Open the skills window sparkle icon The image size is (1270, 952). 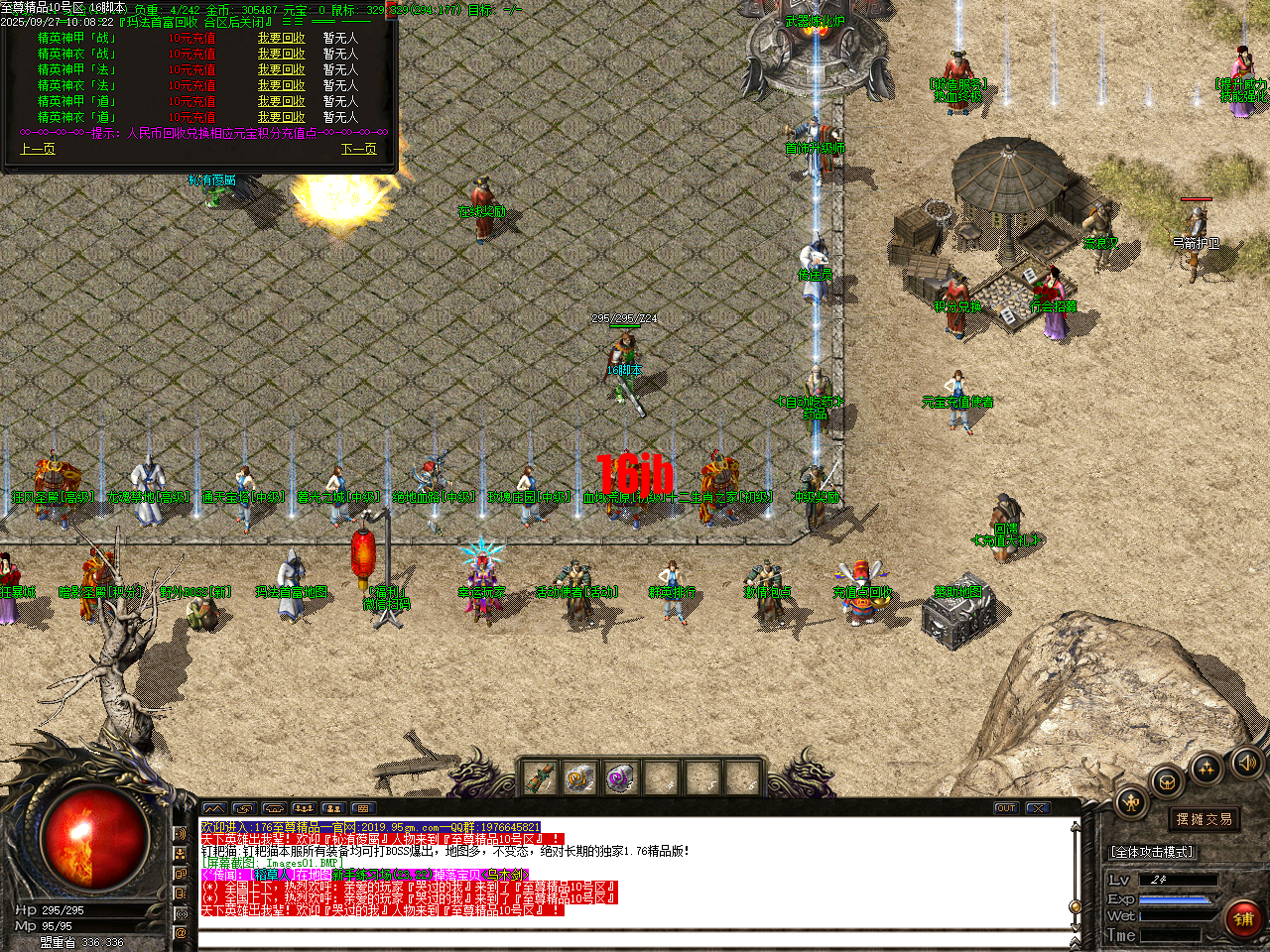(x=1206, y=767)
